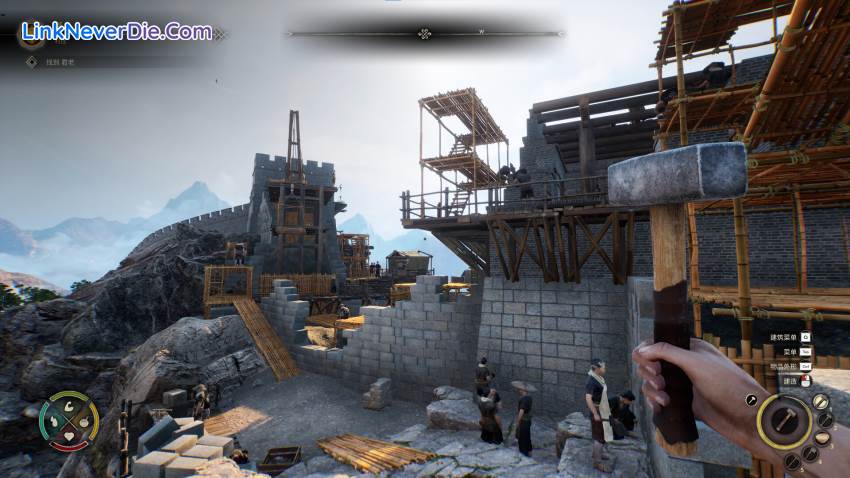Click the small hammer icon left of the tool wheel
The width and height of the screenshot is (850, 478).
pyautogui.click(x=751, y=400)
